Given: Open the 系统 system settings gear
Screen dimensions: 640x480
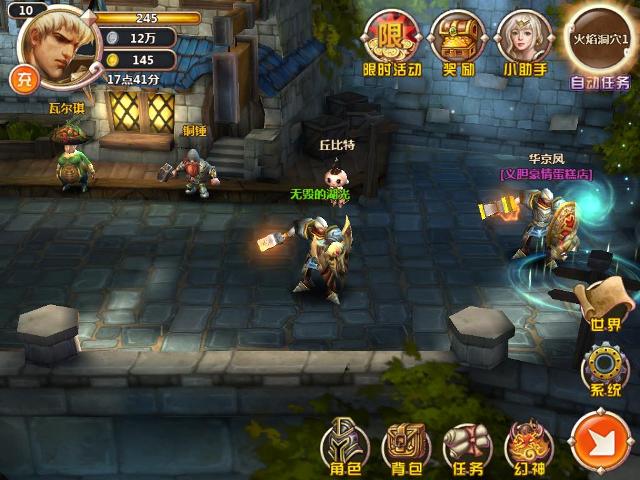Looking at the screenshot, I should pos(604,370).
